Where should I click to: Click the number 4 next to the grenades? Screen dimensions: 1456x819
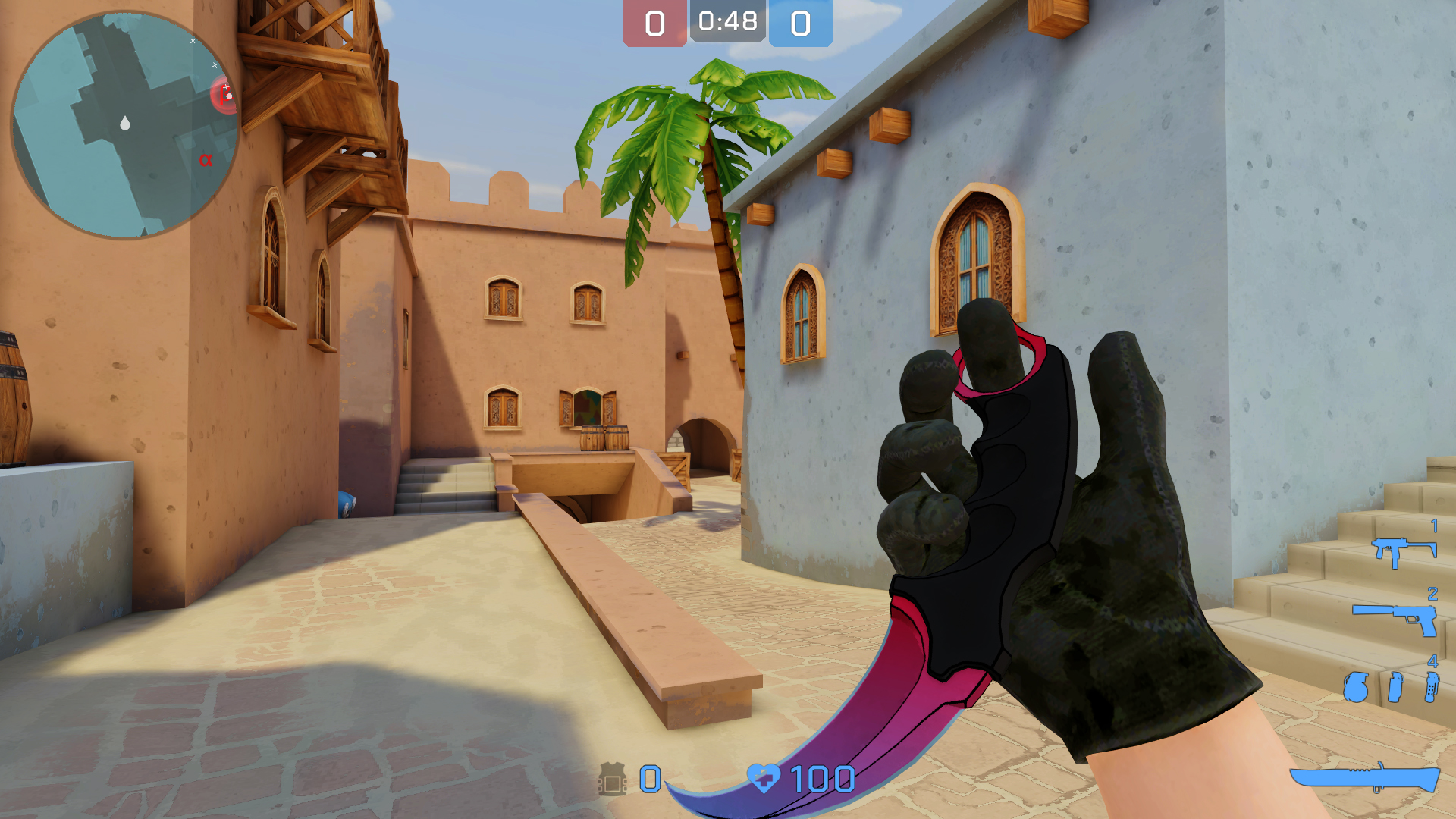1433,661
